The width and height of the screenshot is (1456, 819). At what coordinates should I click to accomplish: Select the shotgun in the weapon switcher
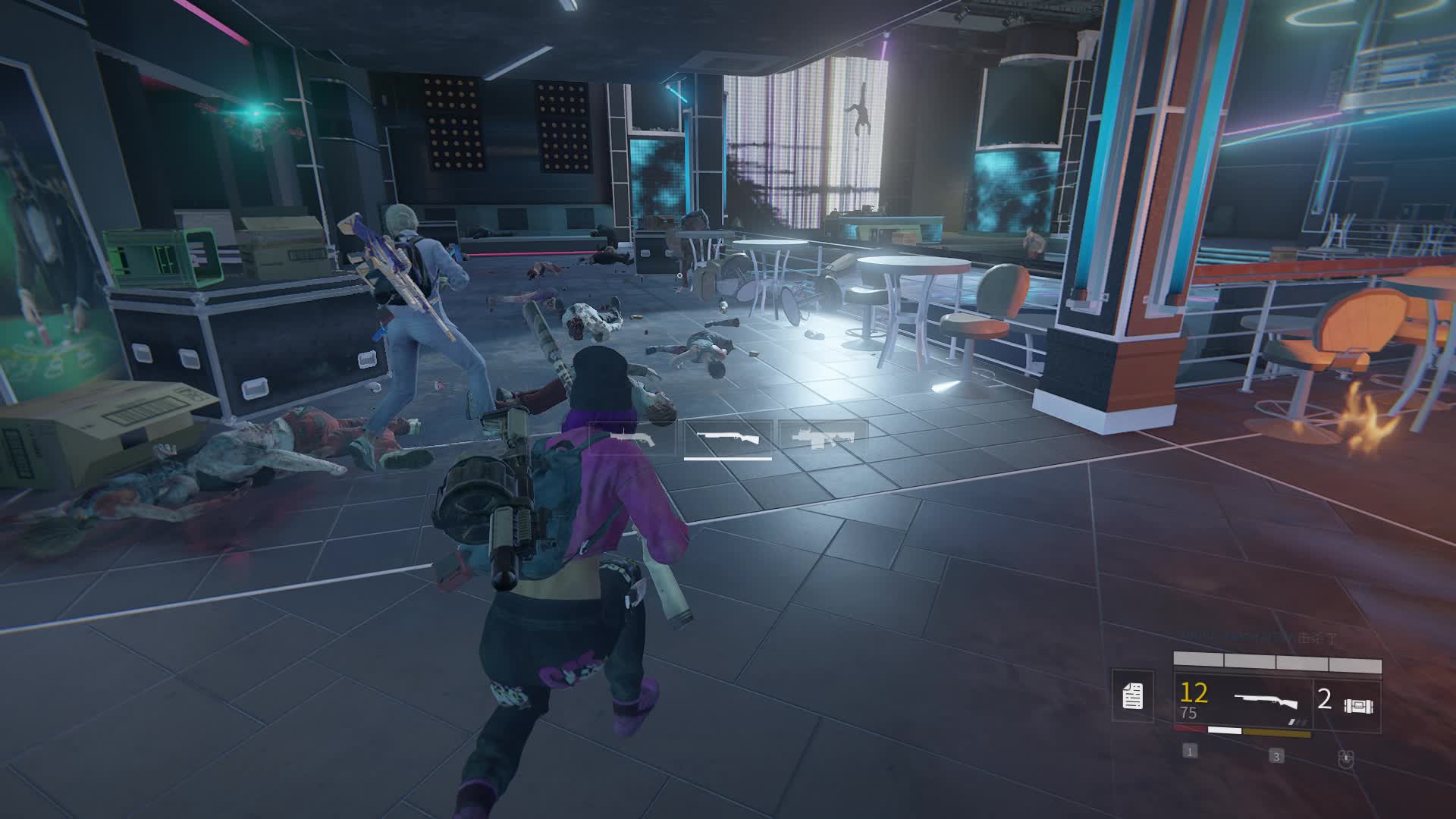[x=727, y=439]
